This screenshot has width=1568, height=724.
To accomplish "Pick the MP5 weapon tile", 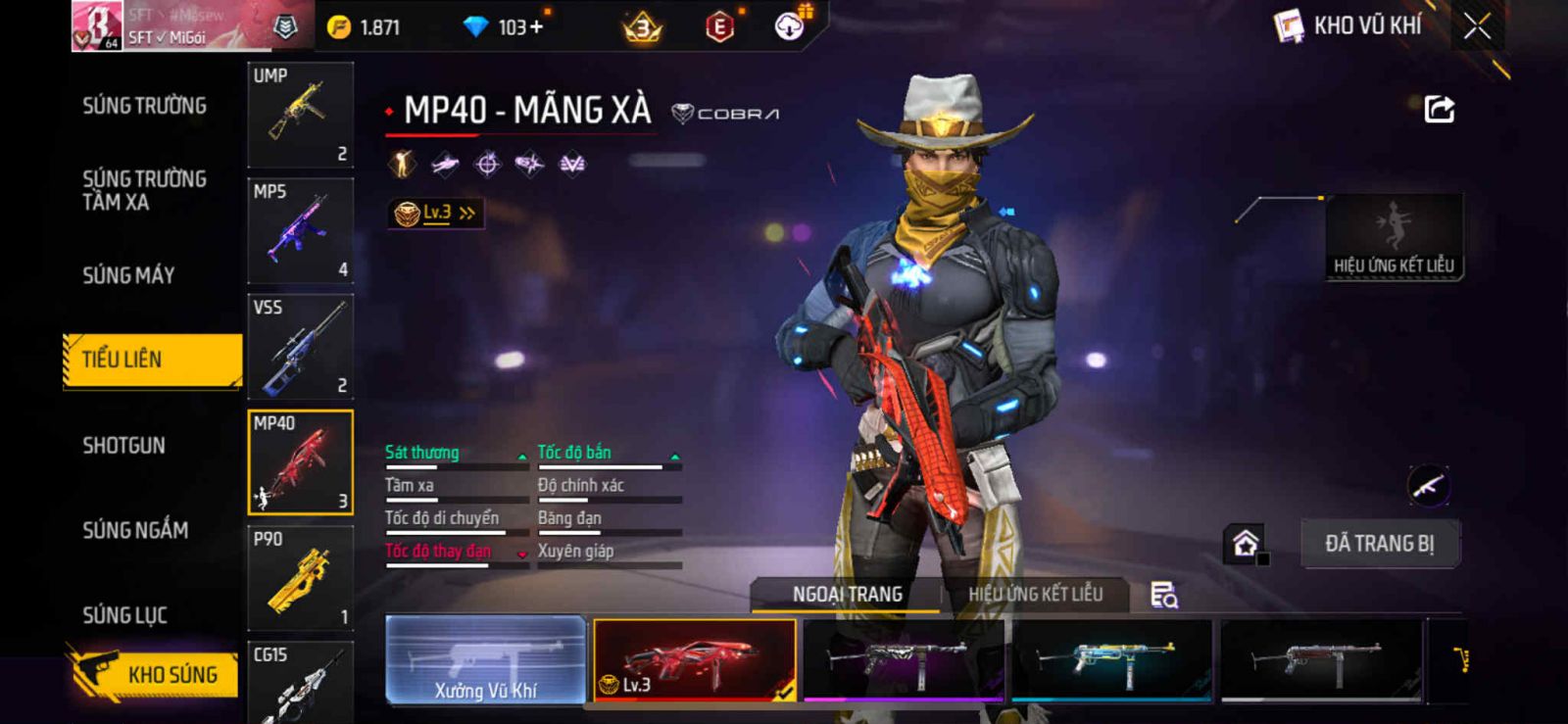I will (x=300, y=230).
